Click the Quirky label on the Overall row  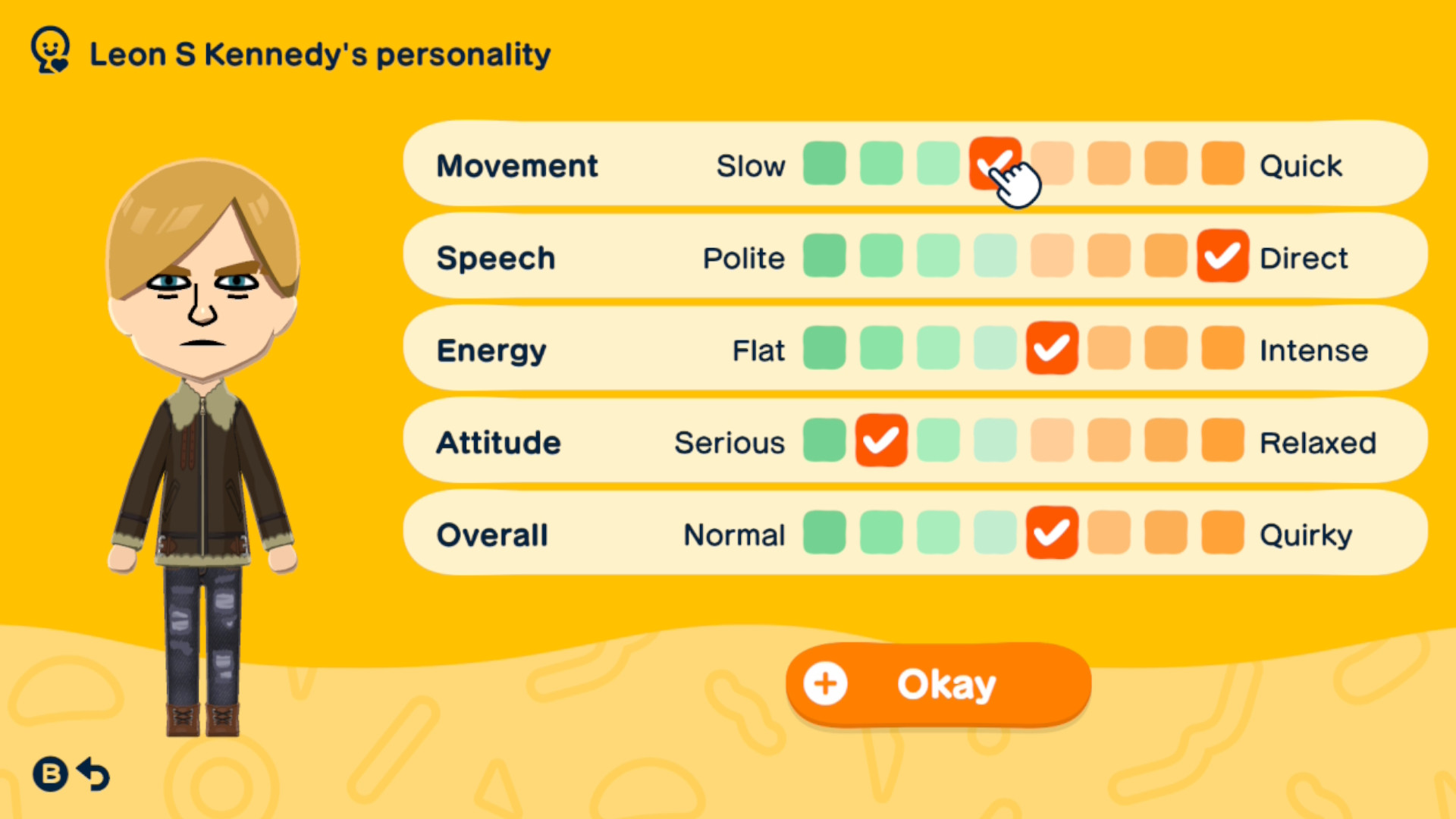coord(1305,534)
